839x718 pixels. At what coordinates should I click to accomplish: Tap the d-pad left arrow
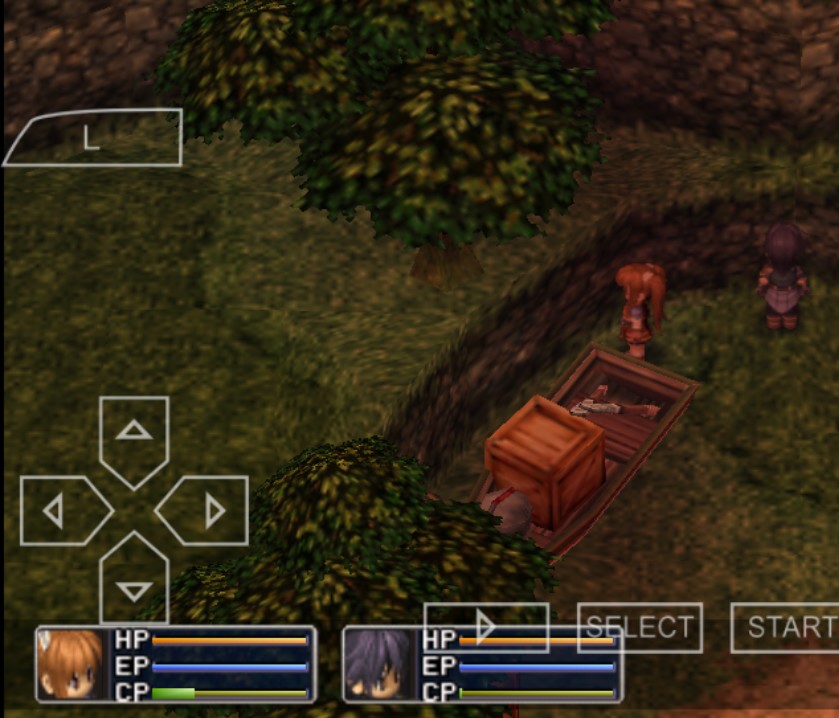[x=60, y=511]
